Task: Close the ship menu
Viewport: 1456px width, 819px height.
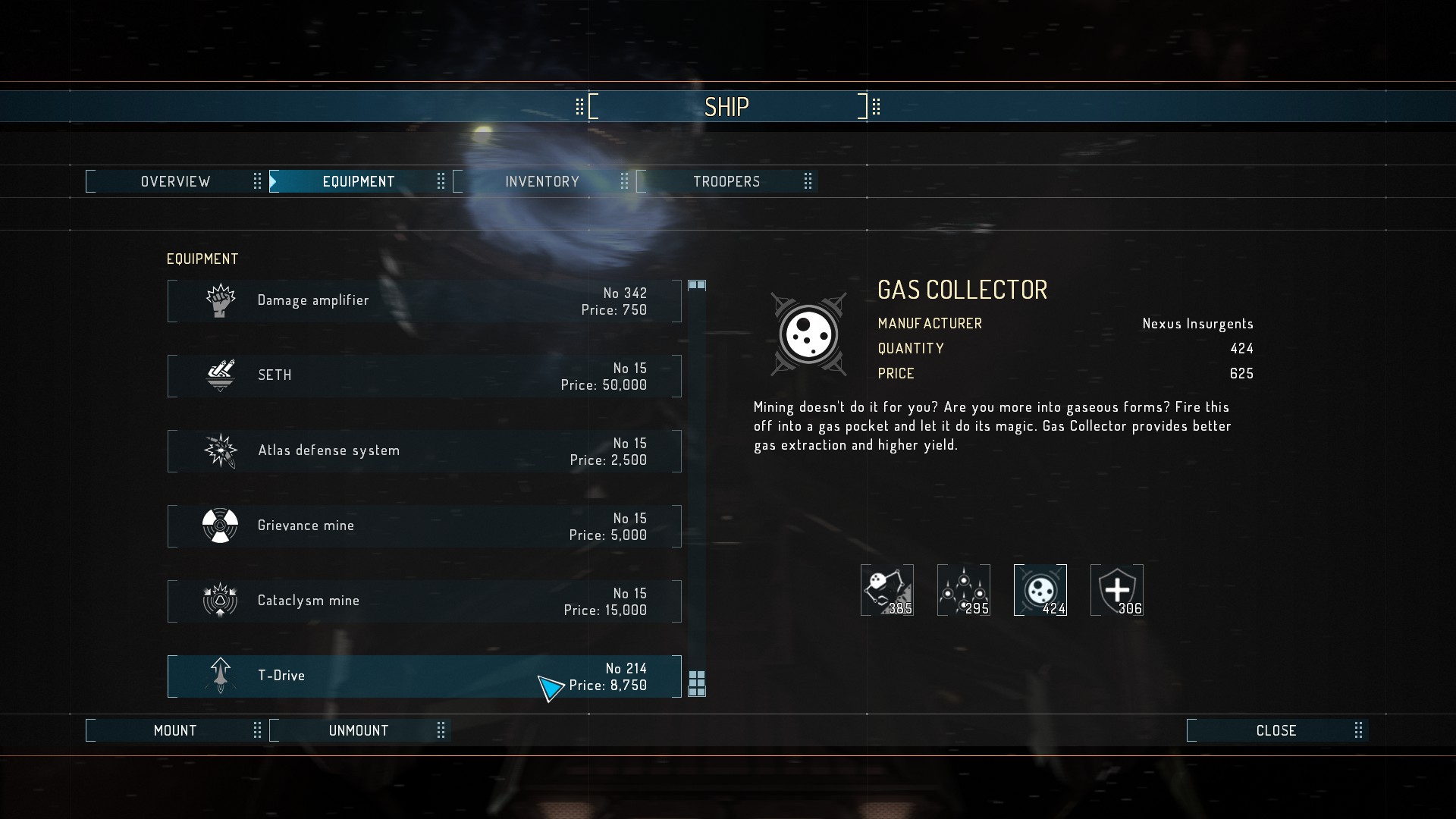Action: [1276, 731]
